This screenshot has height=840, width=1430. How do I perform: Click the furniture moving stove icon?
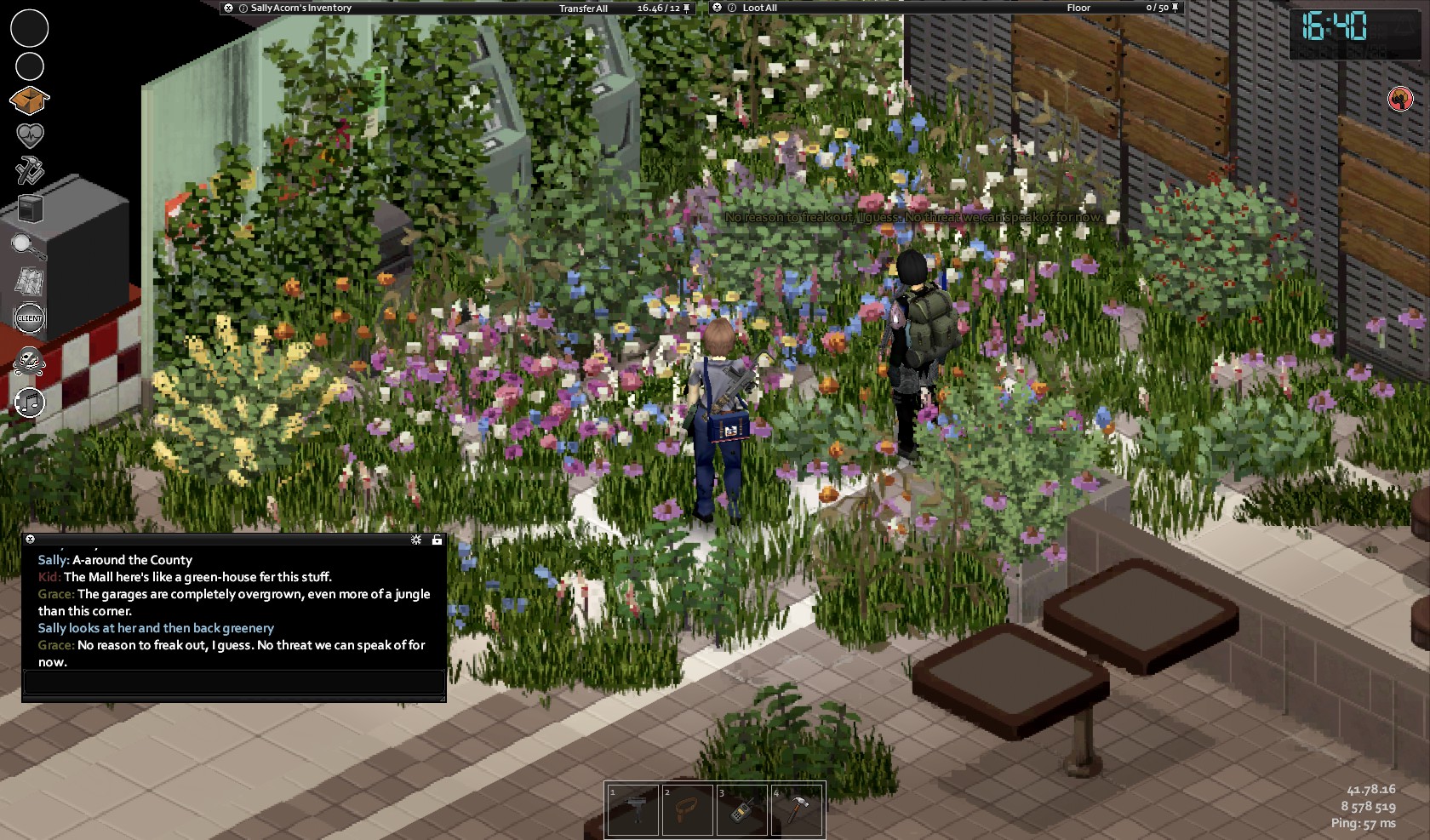pyautogui.click(x=31, y=209)
